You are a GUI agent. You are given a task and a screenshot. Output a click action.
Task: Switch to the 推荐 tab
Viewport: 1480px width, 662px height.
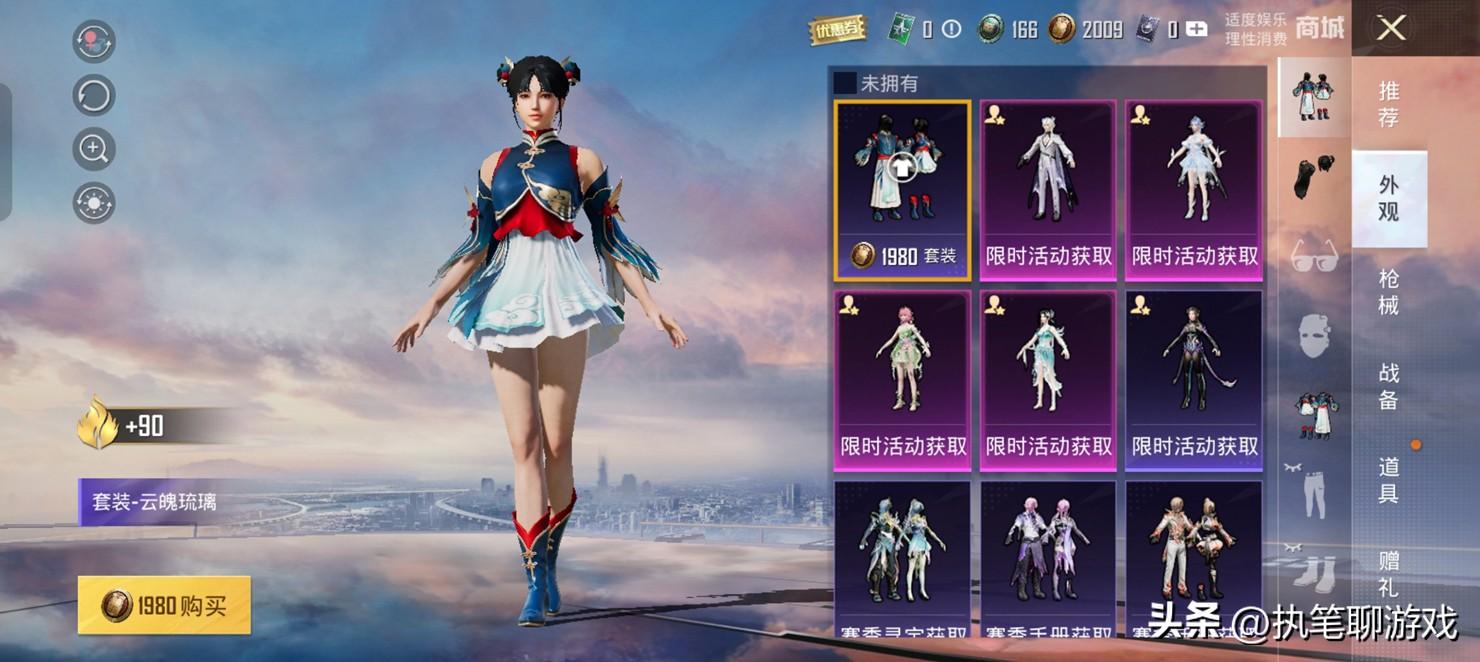(1388, 103)
